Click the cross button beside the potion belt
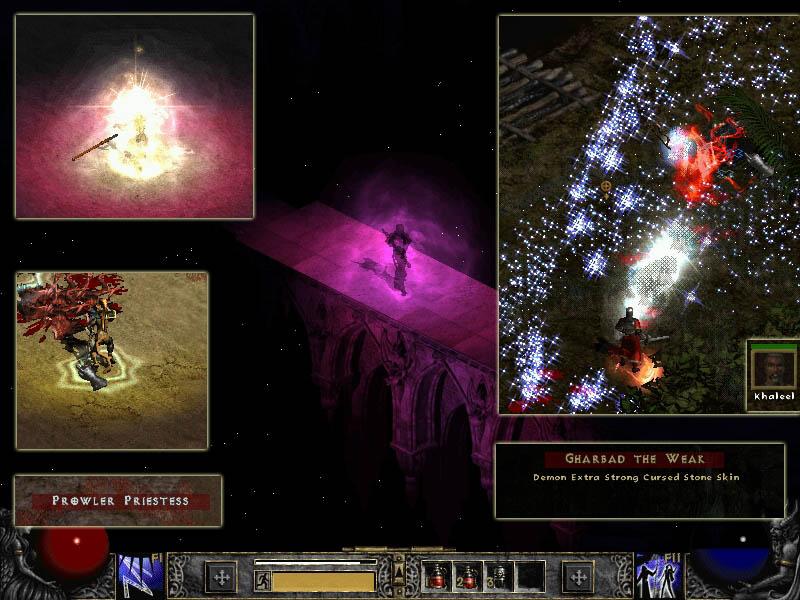Image resolution: width=800 pixels, height=600 pixels. [x=577, y=577]
